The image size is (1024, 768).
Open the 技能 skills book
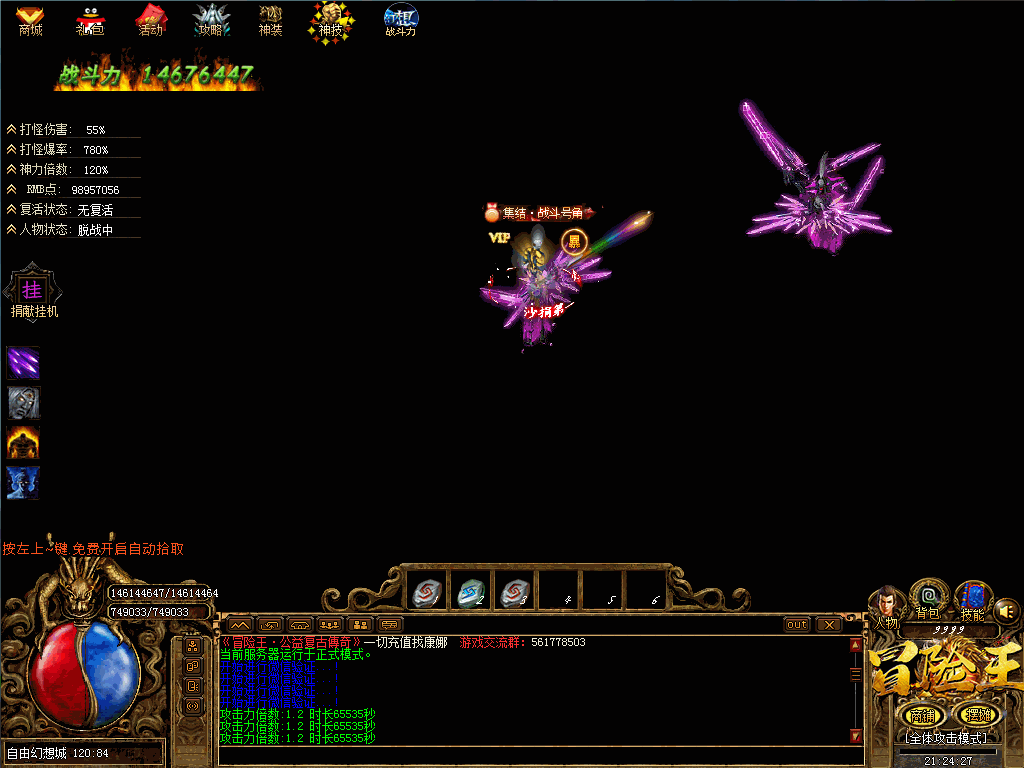[971, 600]
